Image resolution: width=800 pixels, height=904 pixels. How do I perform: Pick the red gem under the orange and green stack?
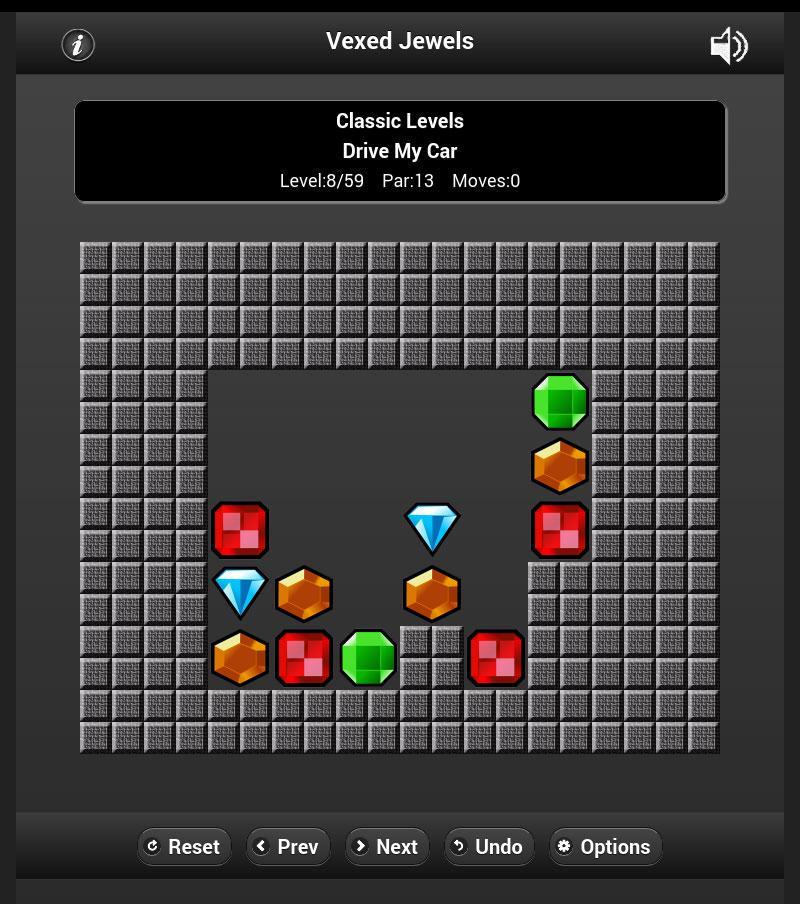pyautogui.click(x=560, y=529)
